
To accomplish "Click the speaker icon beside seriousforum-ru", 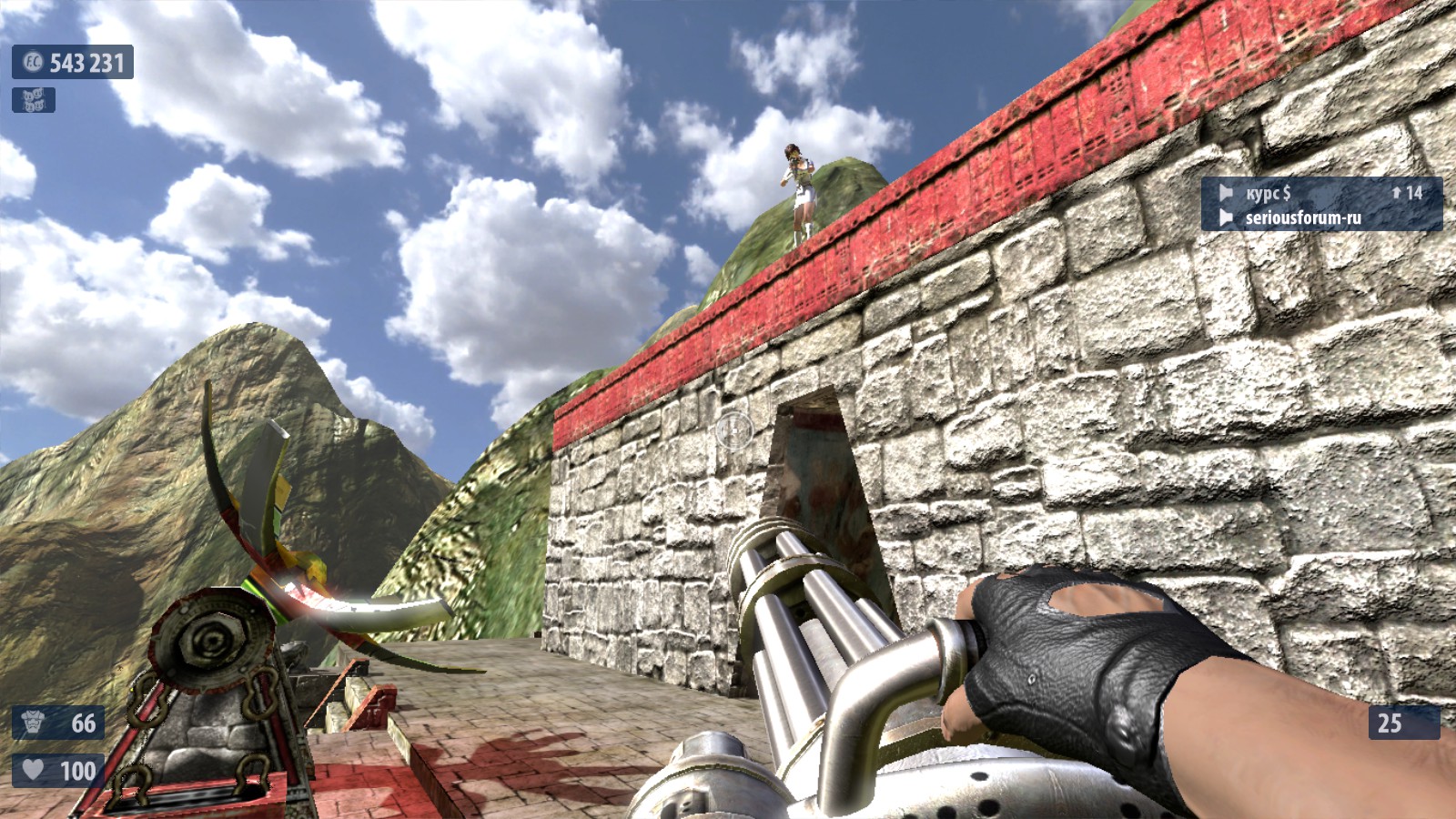I will [1226, 217].
